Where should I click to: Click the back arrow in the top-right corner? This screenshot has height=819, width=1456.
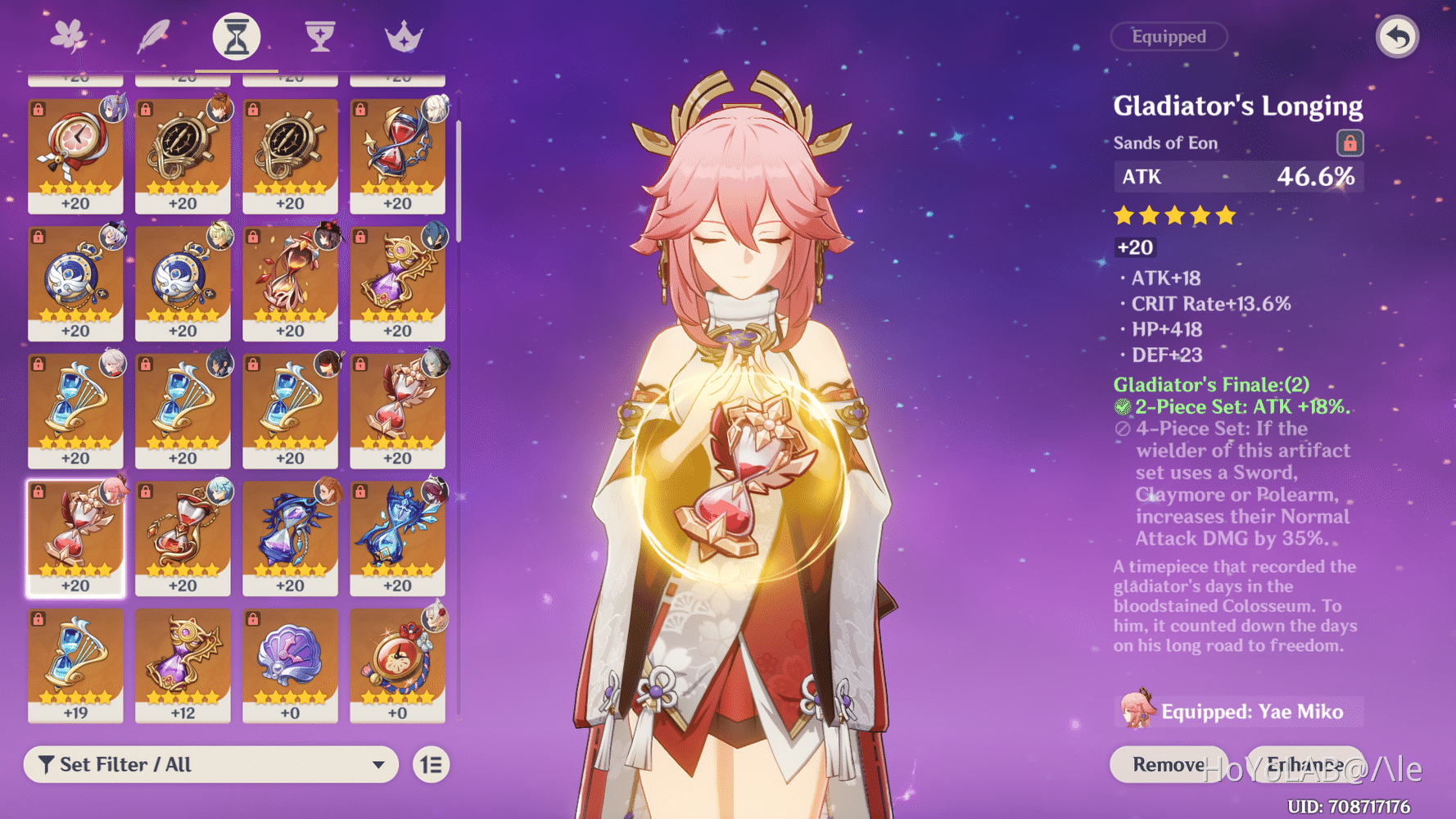pos(1398,36)
